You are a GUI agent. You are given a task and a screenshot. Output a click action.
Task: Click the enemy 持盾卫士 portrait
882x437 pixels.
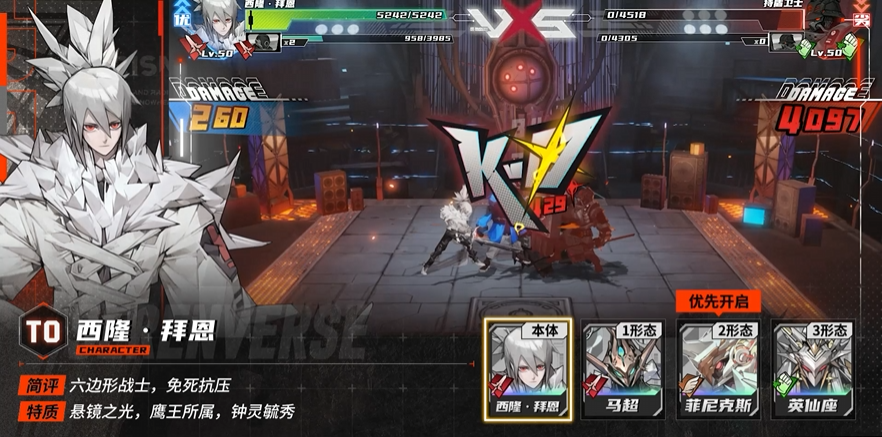[x=826, y=23]
